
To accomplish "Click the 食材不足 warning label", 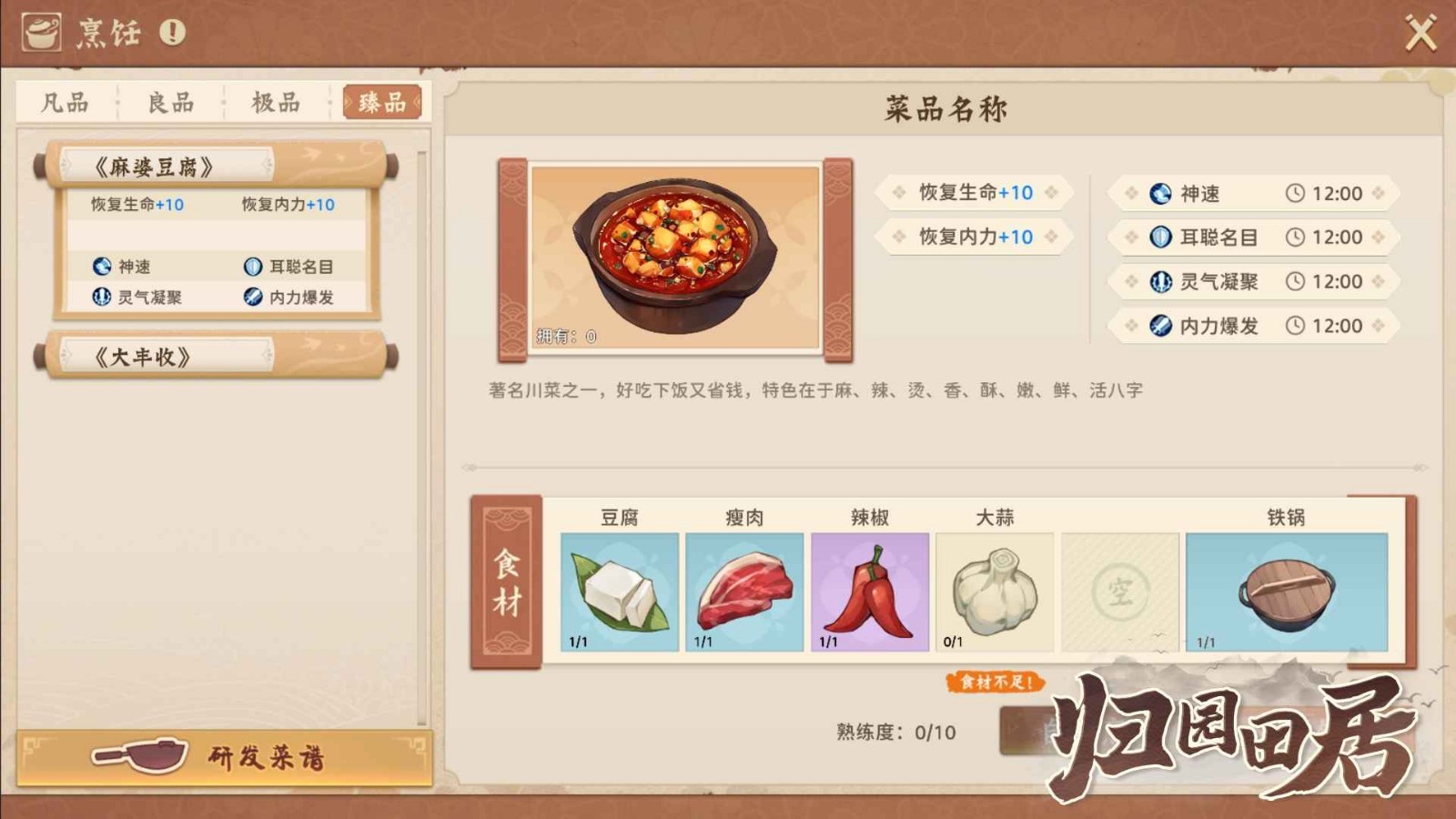I will tap(997, 680).
